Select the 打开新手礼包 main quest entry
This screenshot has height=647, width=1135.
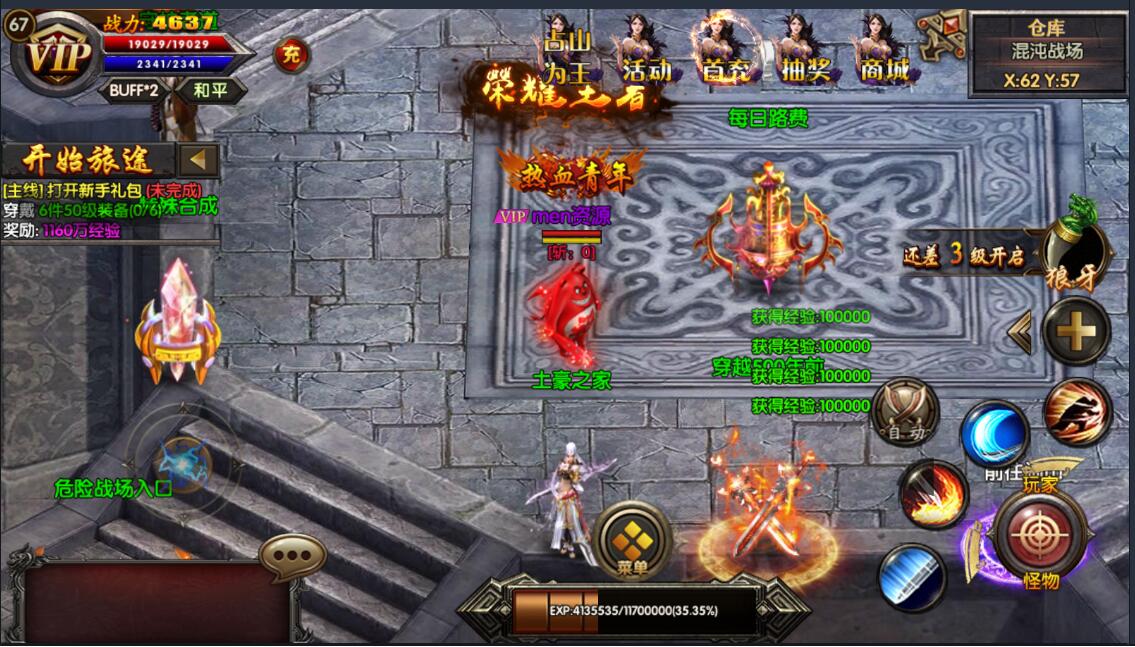click(x=102, y=189)
